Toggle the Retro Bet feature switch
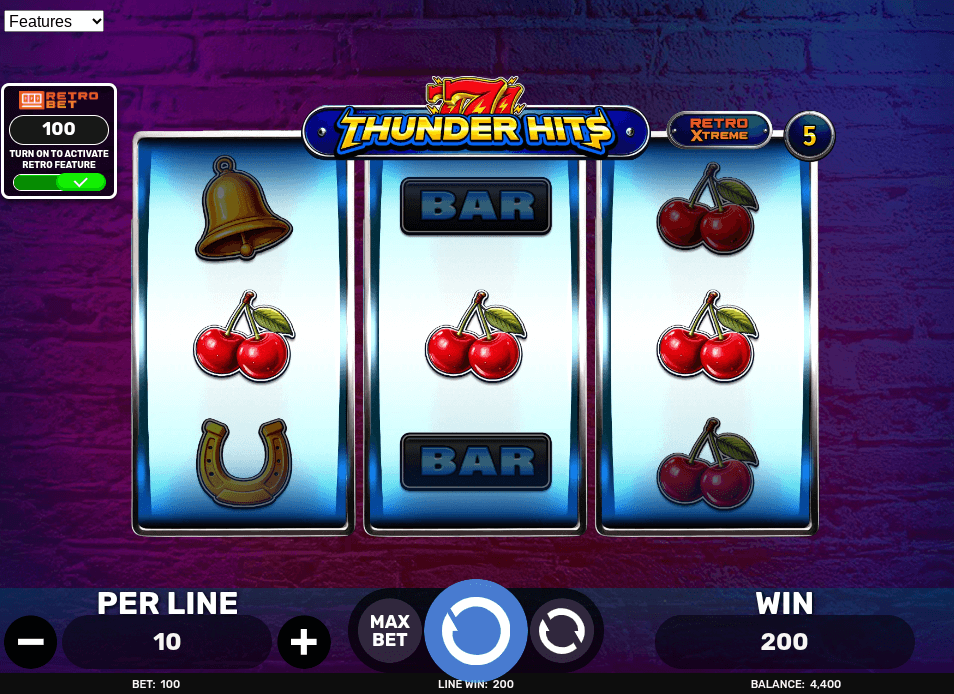 (x=59, y=182)
